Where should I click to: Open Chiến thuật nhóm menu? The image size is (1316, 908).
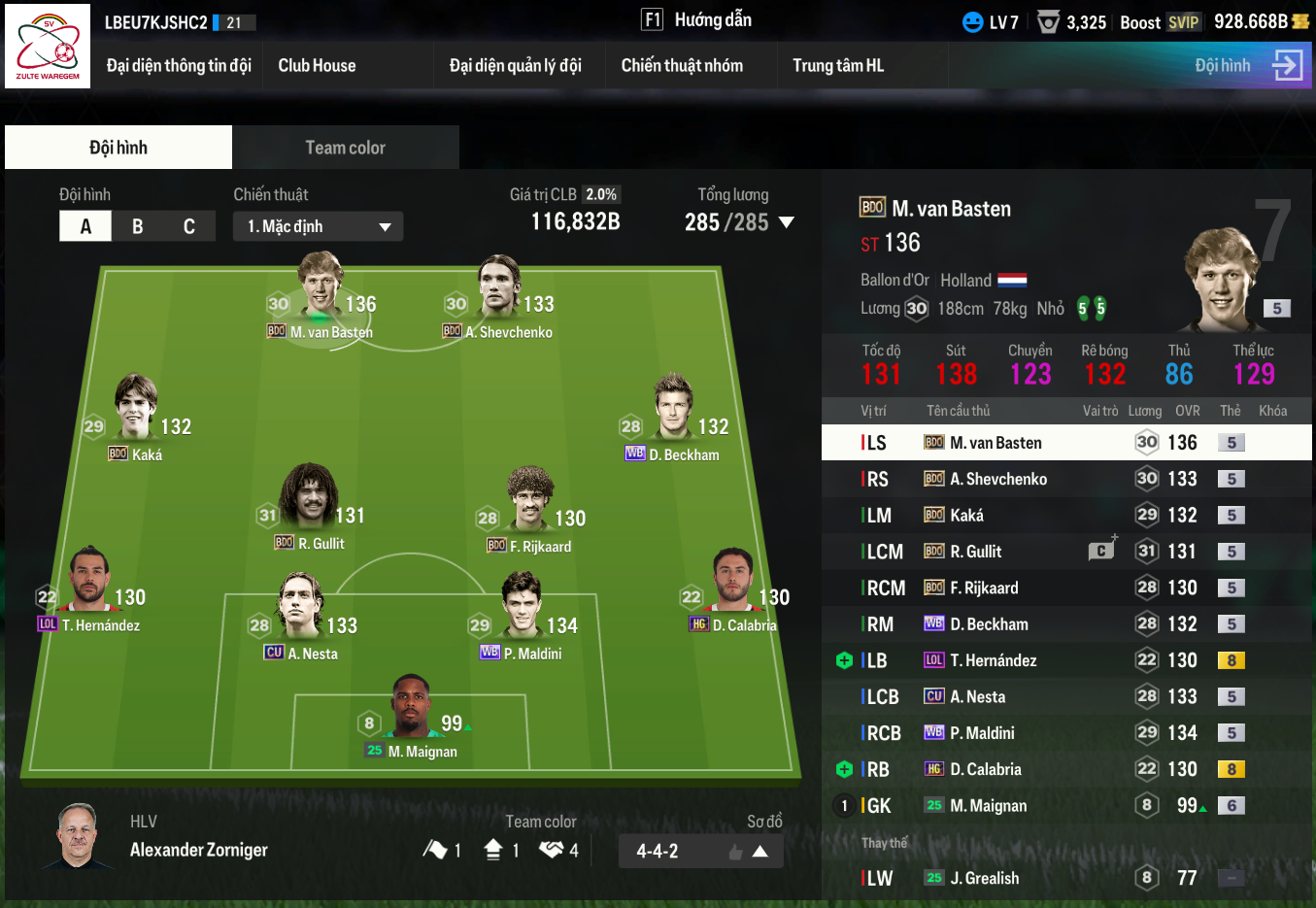tap(682, 66)
